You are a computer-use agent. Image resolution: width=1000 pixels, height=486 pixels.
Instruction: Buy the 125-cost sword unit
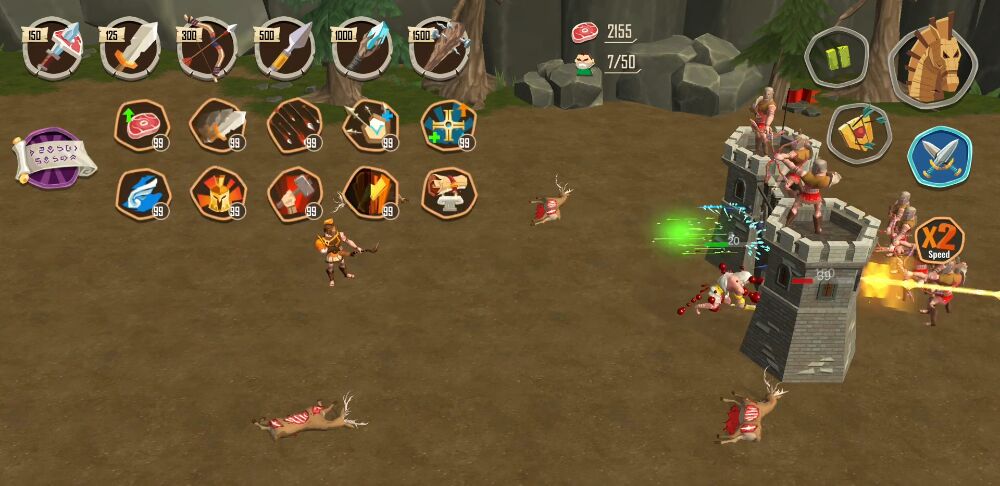pos(130,48)
